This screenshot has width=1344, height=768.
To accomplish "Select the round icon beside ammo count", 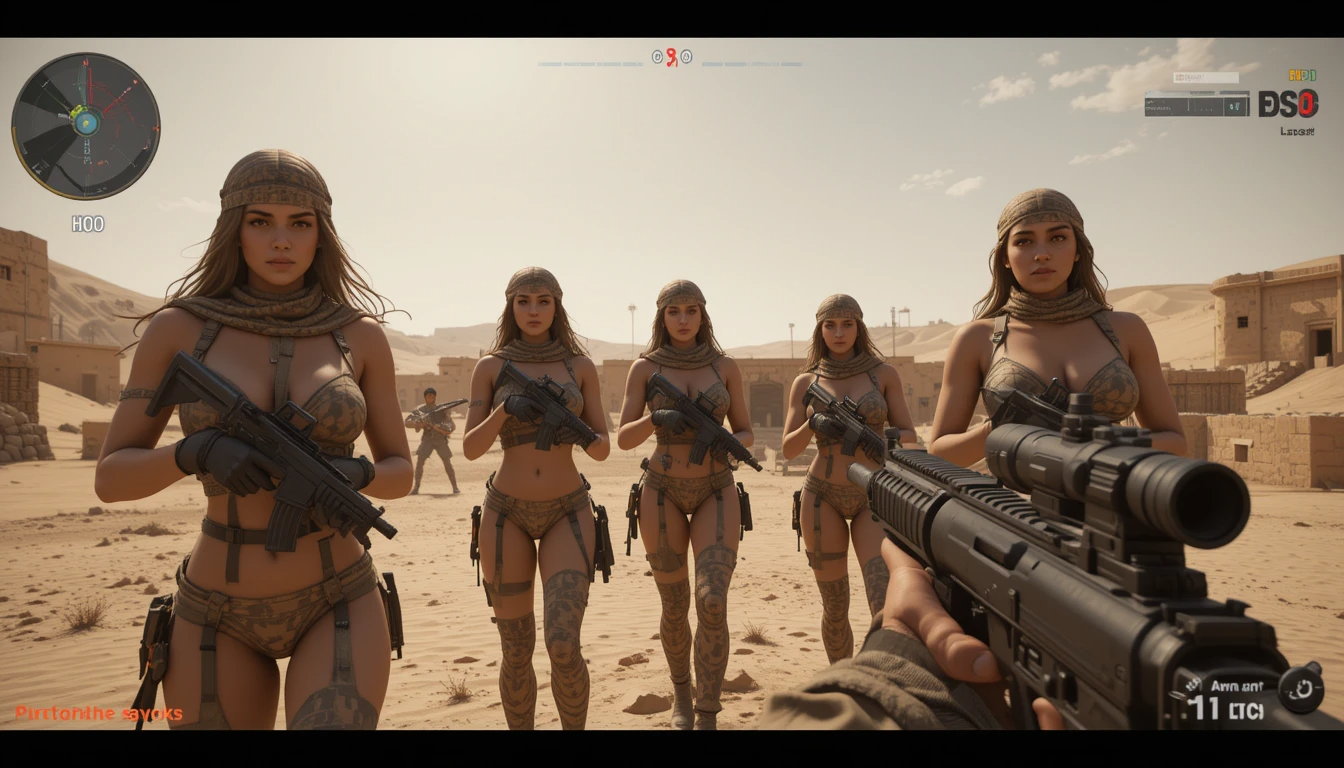I will (x=1301, y=689).
